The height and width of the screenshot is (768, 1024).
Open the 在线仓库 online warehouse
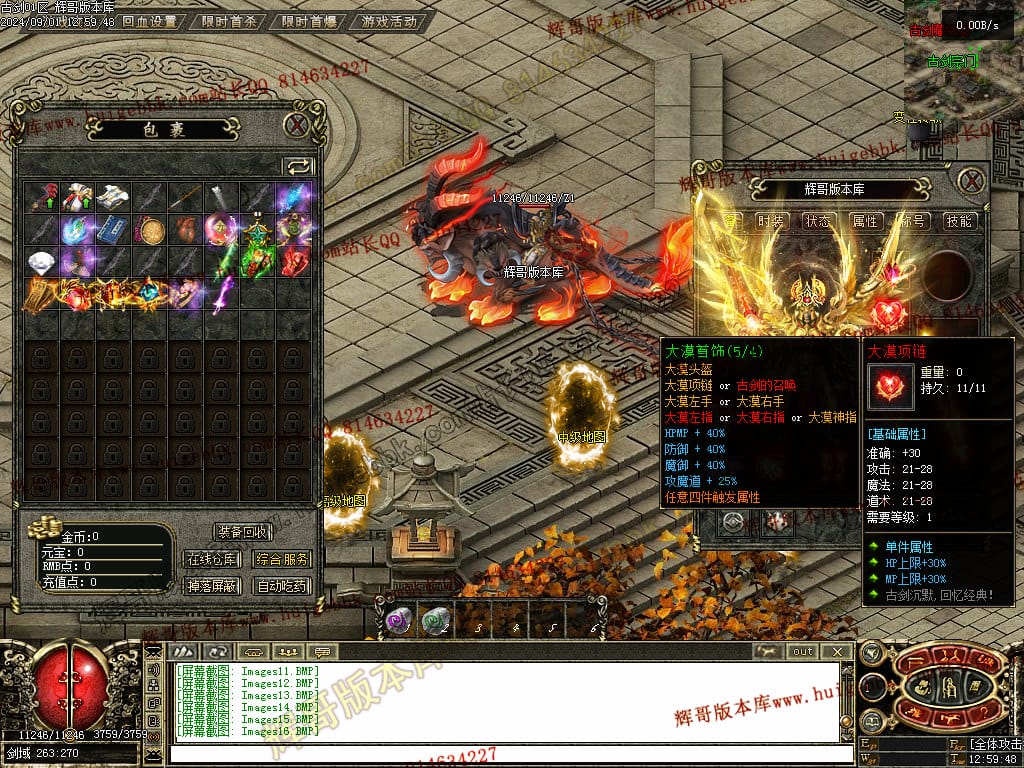click(212, 559)
